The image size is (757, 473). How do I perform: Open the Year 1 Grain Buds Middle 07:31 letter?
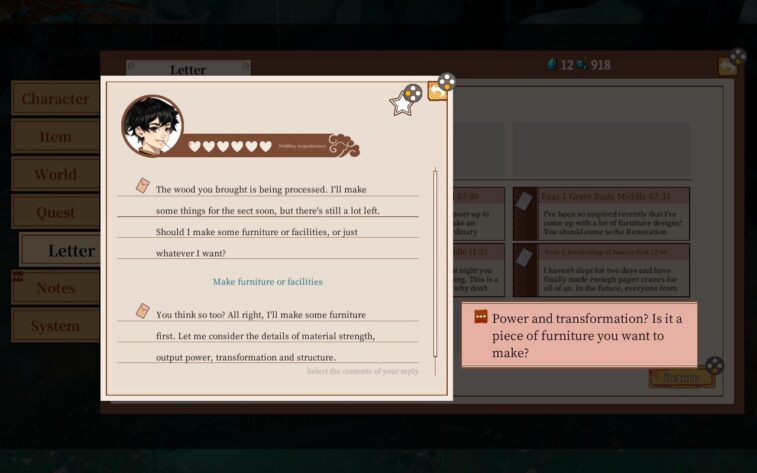point(605,214)
